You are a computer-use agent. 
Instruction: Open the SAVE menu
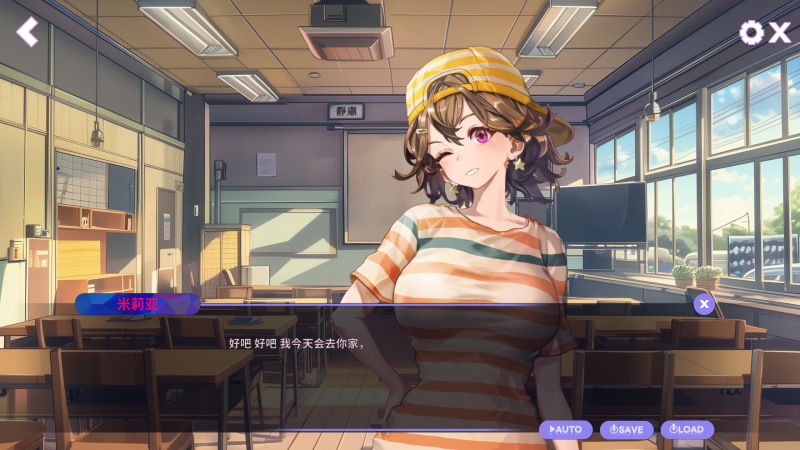point(627,429)
